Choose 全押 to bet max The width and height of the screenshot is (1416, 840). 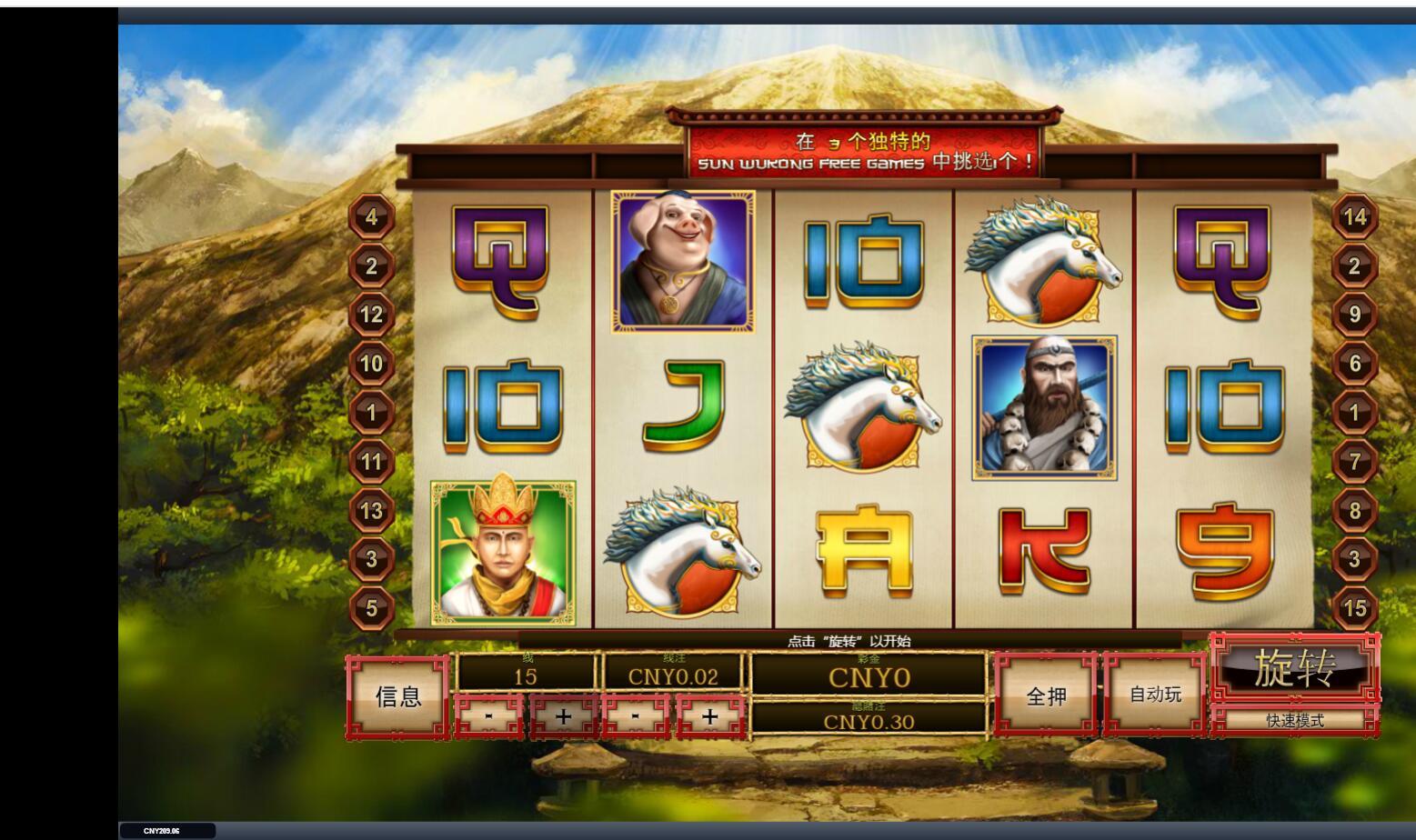click(x=1046, y=696)
